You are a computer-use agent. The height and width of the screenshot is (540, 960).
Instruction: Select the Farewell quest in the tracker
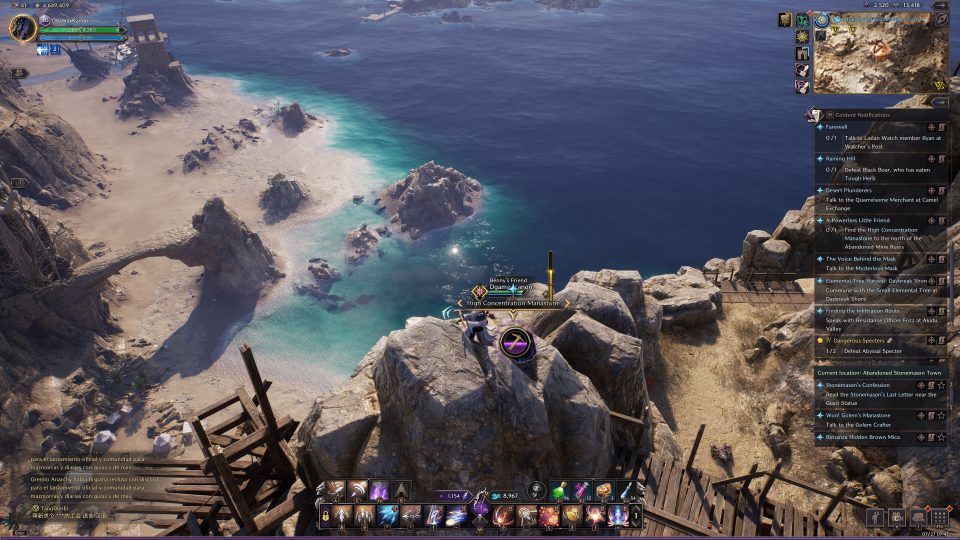click(838, 127)
